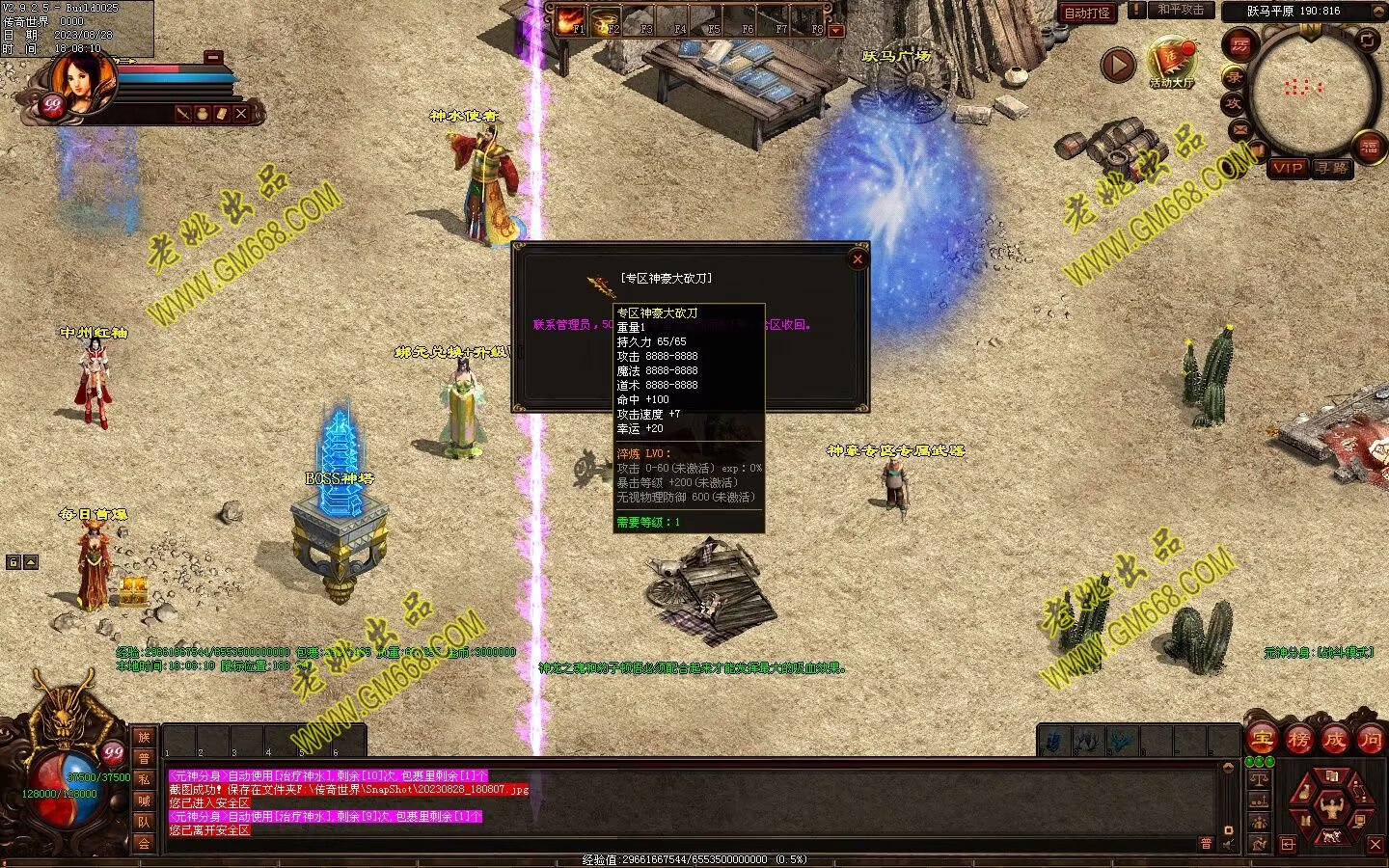Click the round play arrow button
The height and width of the screenshot is (868, 1389).
click(1118, 65)
